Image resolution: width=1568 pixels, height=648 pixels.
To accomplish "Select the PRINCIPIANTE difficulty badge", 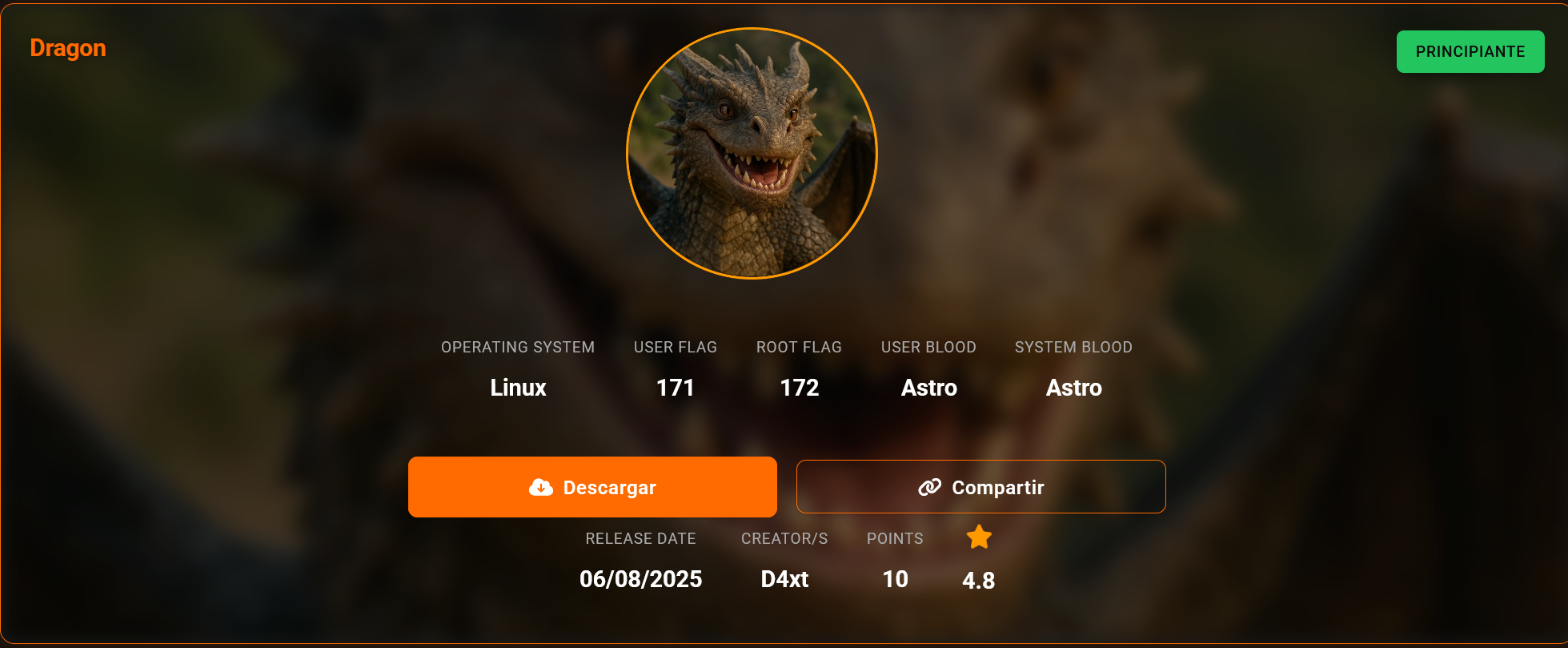I will 1470,51.
